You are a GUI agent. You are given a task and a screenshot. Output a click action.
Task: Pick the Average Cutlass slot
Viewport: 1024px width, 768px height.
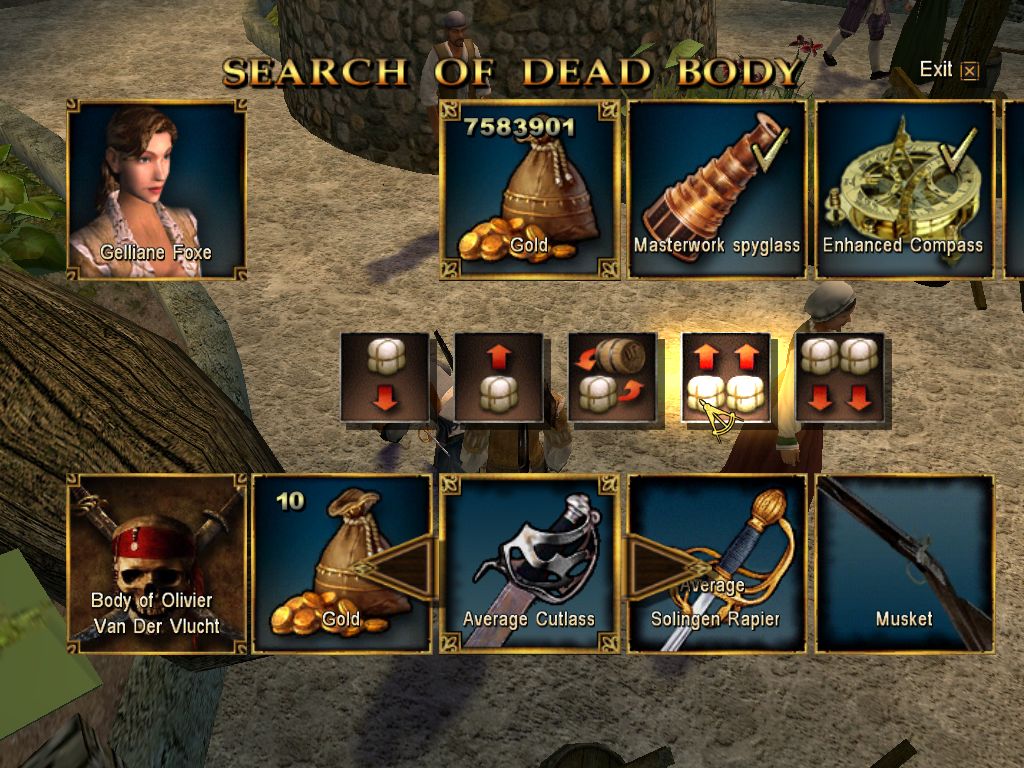[x=528, y=564]
